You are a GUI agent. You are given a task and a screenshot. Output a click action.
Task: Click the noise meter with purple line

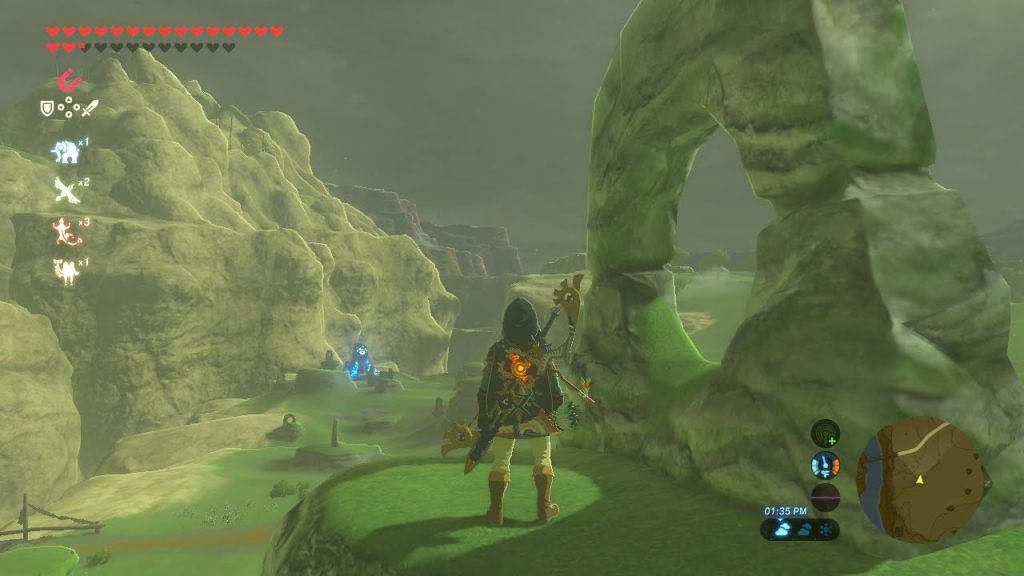825,496
